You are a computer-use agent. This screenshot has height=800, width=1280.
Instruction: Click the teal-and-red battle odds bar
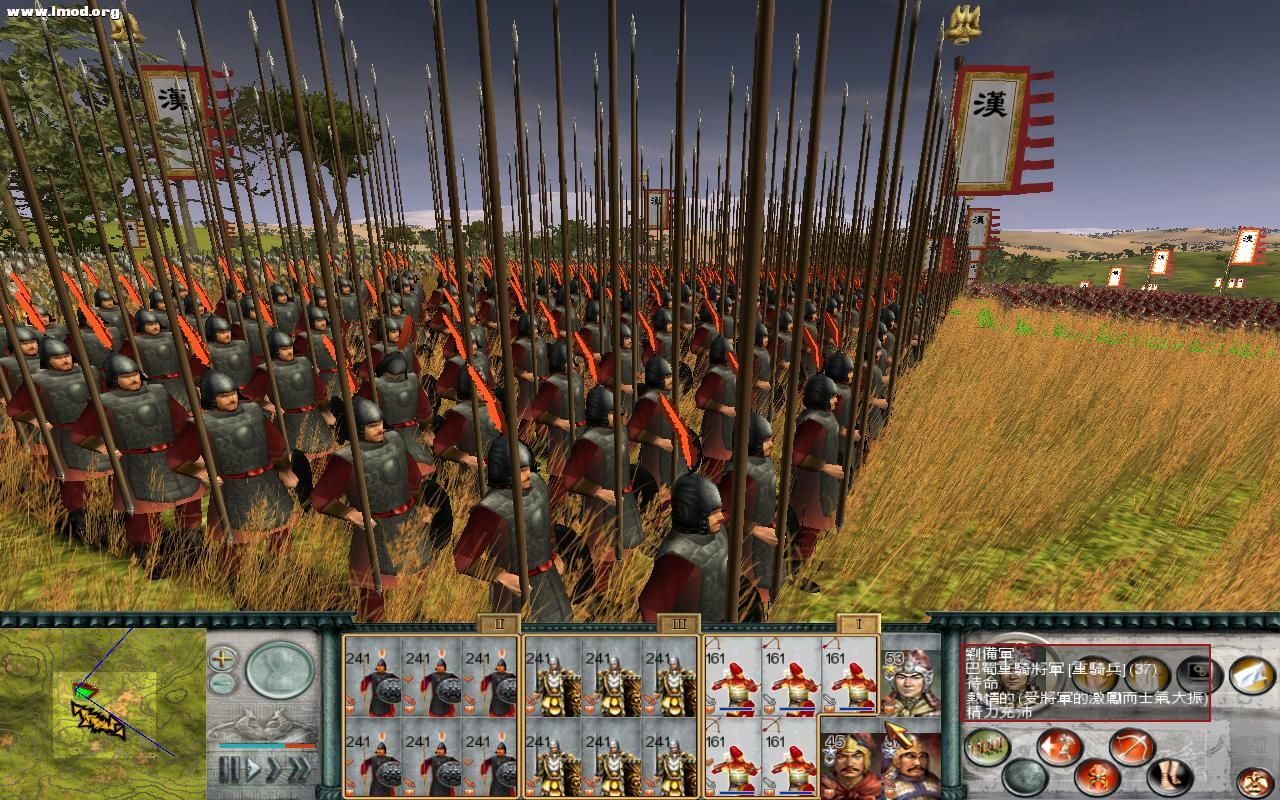point(267,746)
